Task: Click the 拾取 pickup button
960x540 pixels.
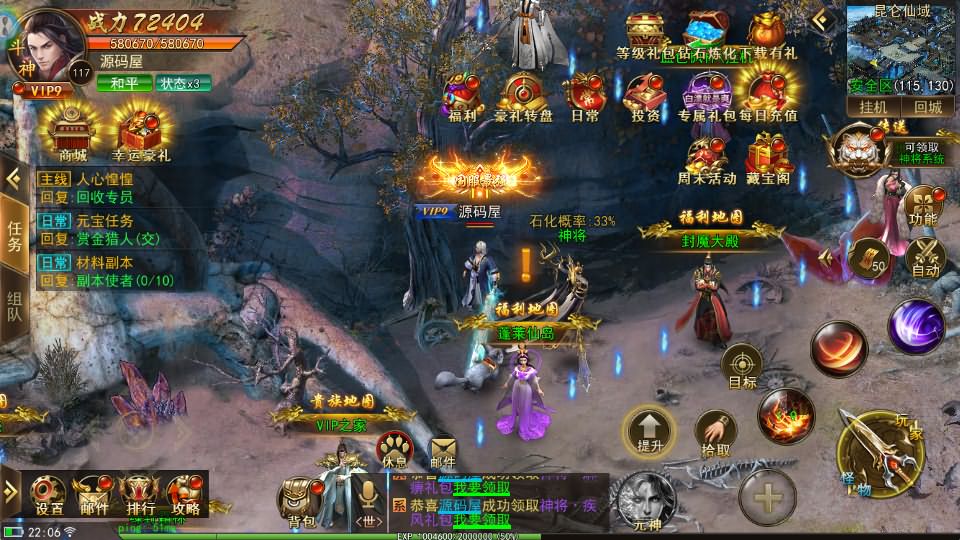Action: pyautogui.click(x=715, y=433)
